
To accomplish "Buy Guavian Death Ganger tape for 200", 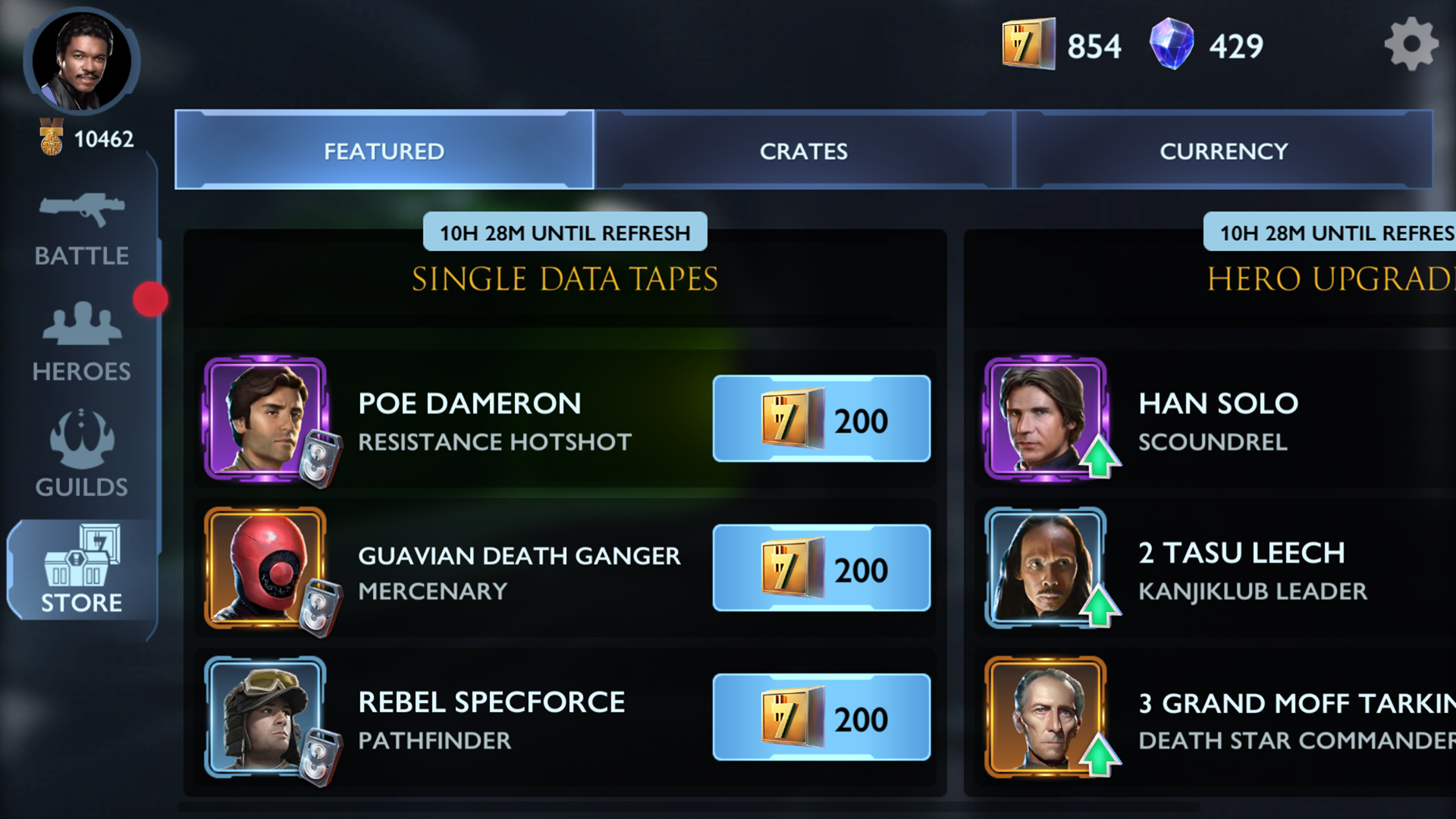I will coord(821,568).
